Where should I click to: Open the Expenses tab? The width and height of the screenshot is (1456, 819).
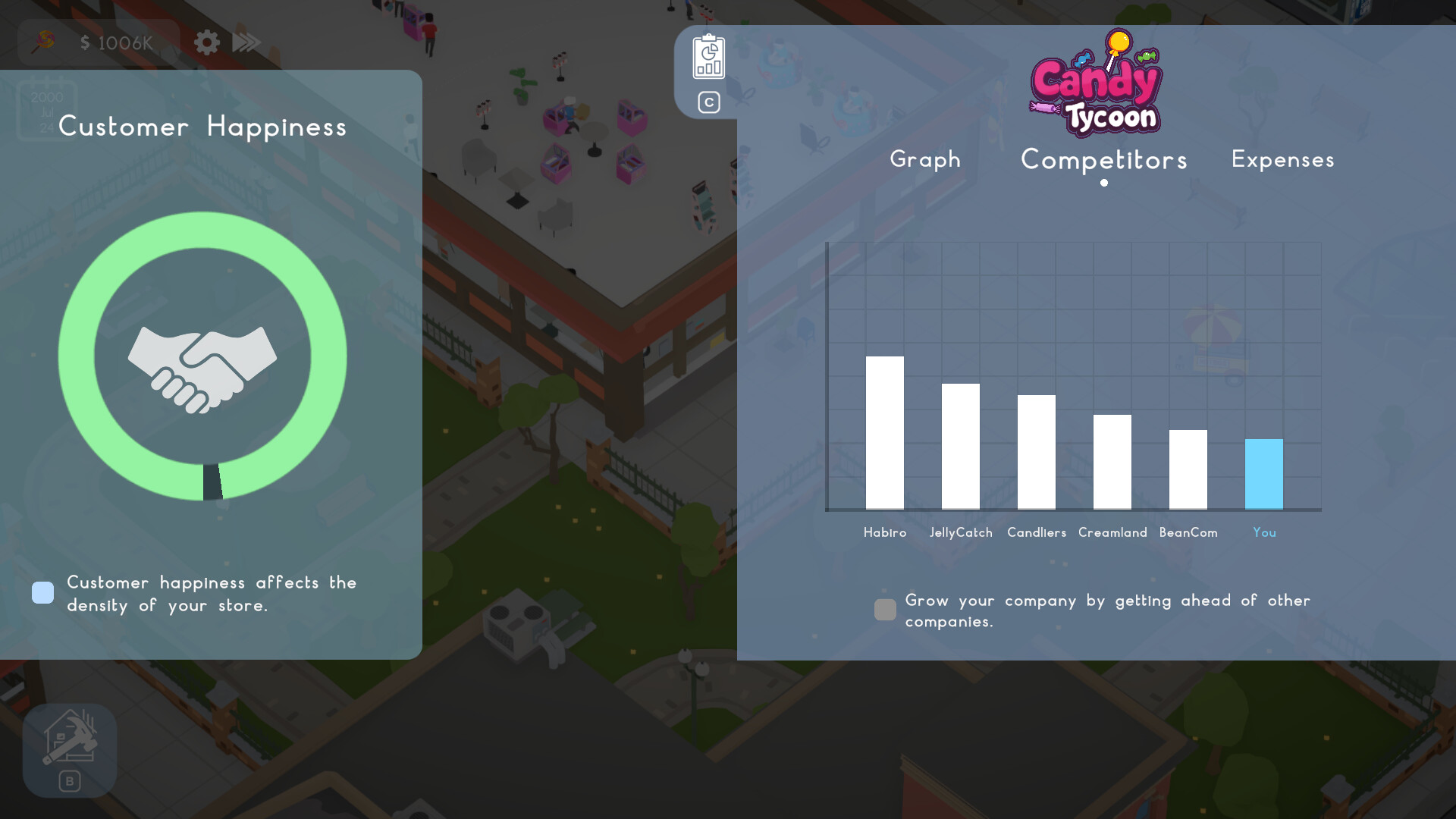point(1282,160)
